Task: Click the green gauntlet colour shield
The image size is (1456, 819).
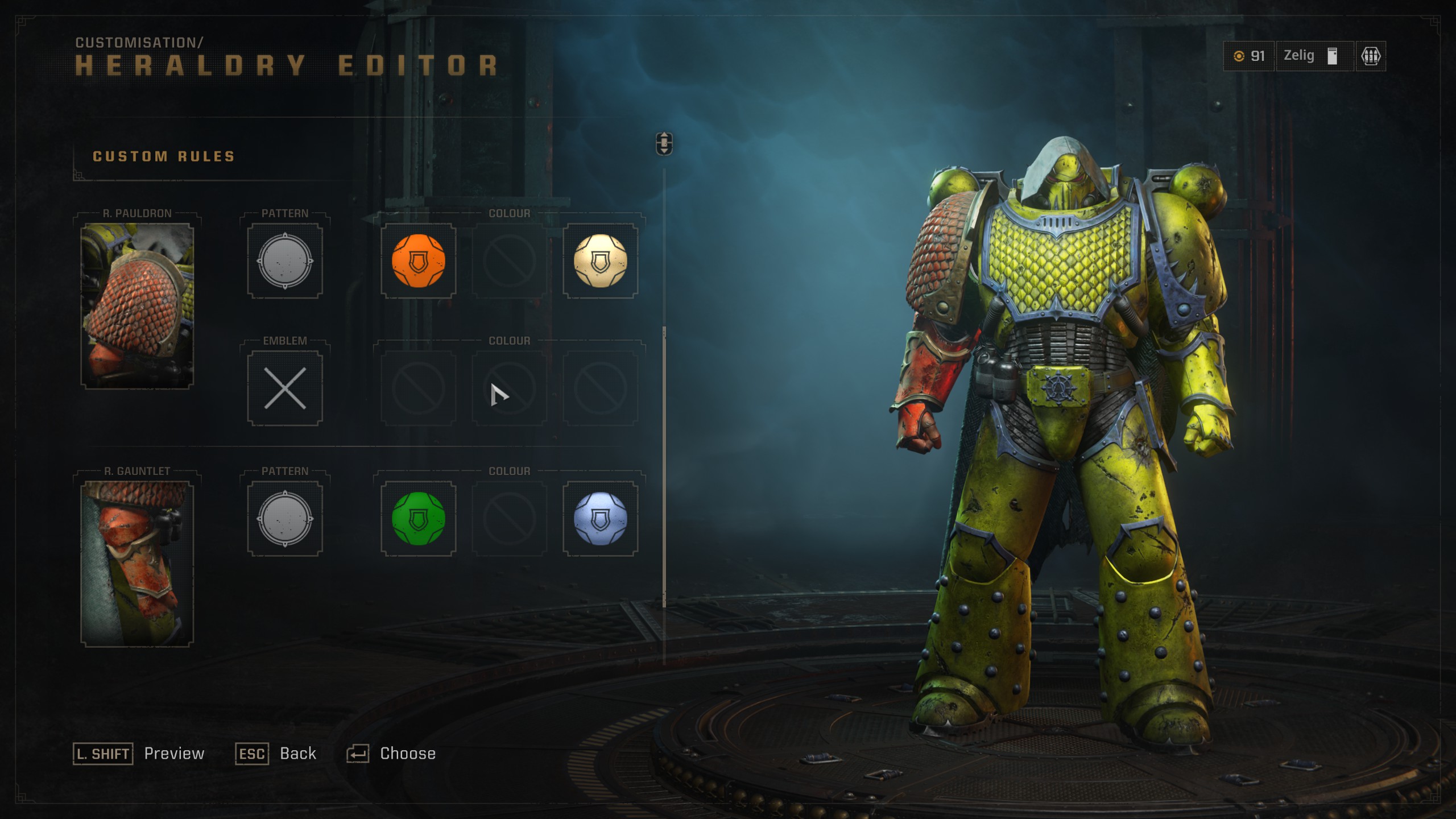Action: click(x=418, y=518)
